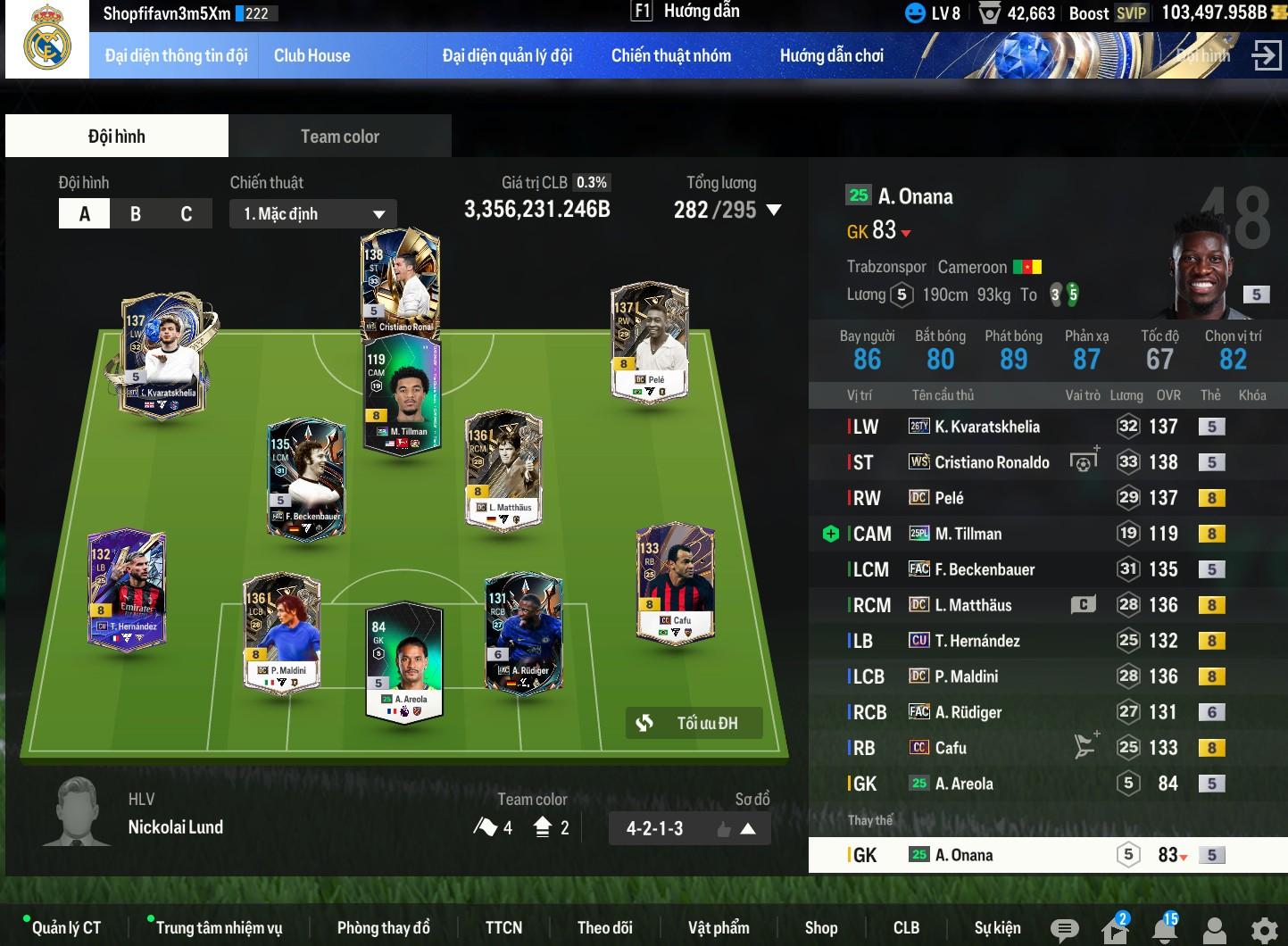
Task: Click the exit door icon
Action: [1266, 55]
